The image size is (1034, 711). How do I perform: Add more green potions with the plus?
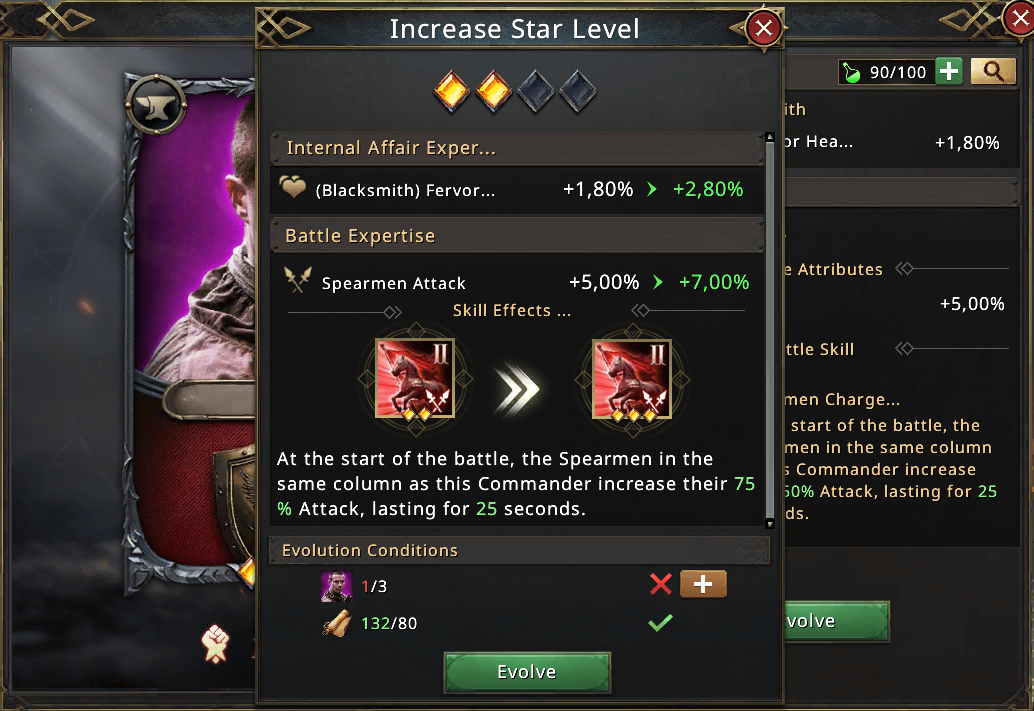click(x=949, y=71)
